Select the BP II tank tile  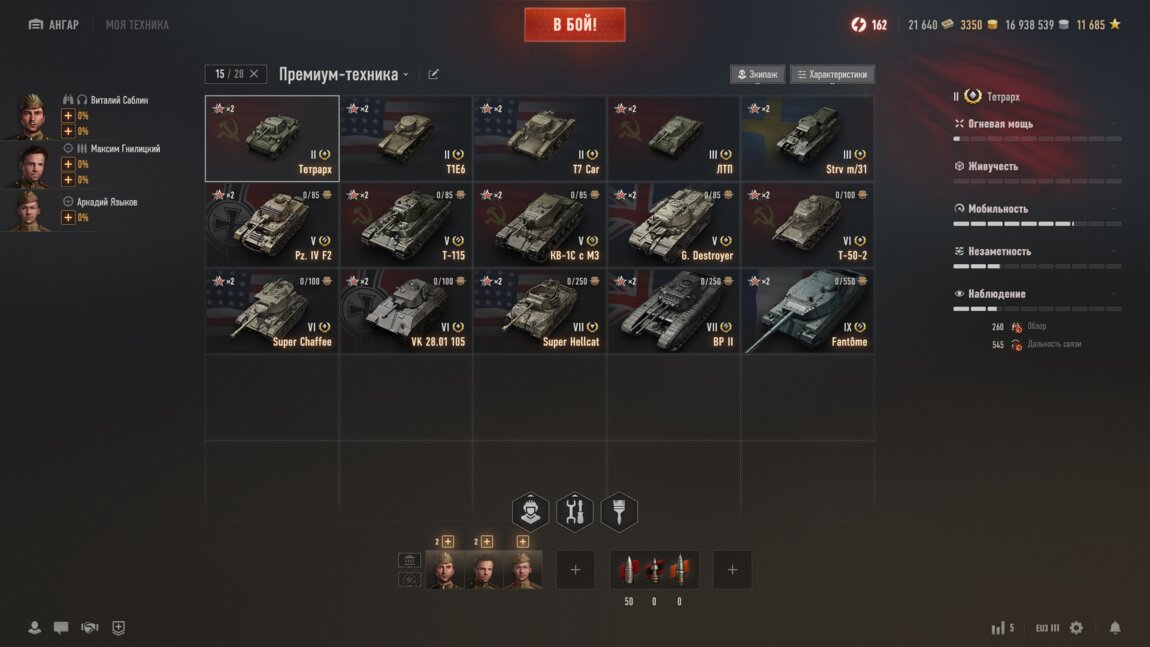coord(673,310)
